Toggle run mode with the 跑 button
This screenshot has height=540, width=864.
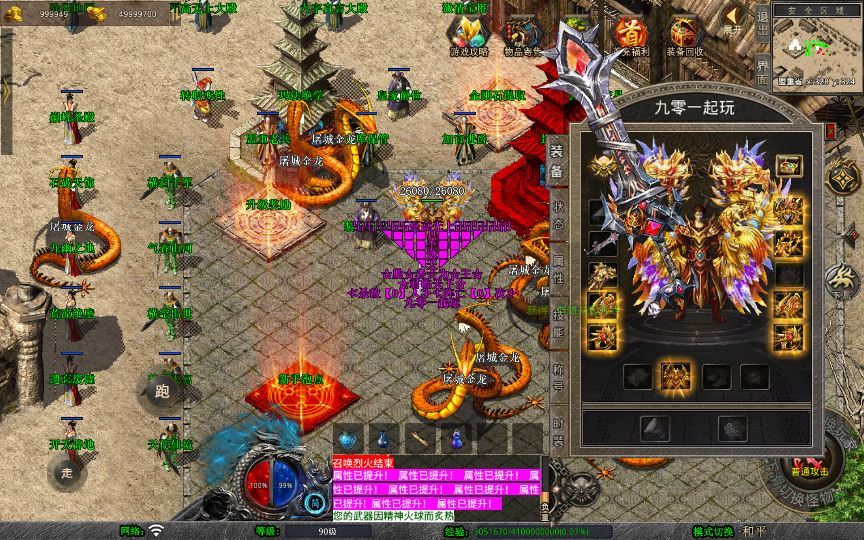[x=162, y=391]
